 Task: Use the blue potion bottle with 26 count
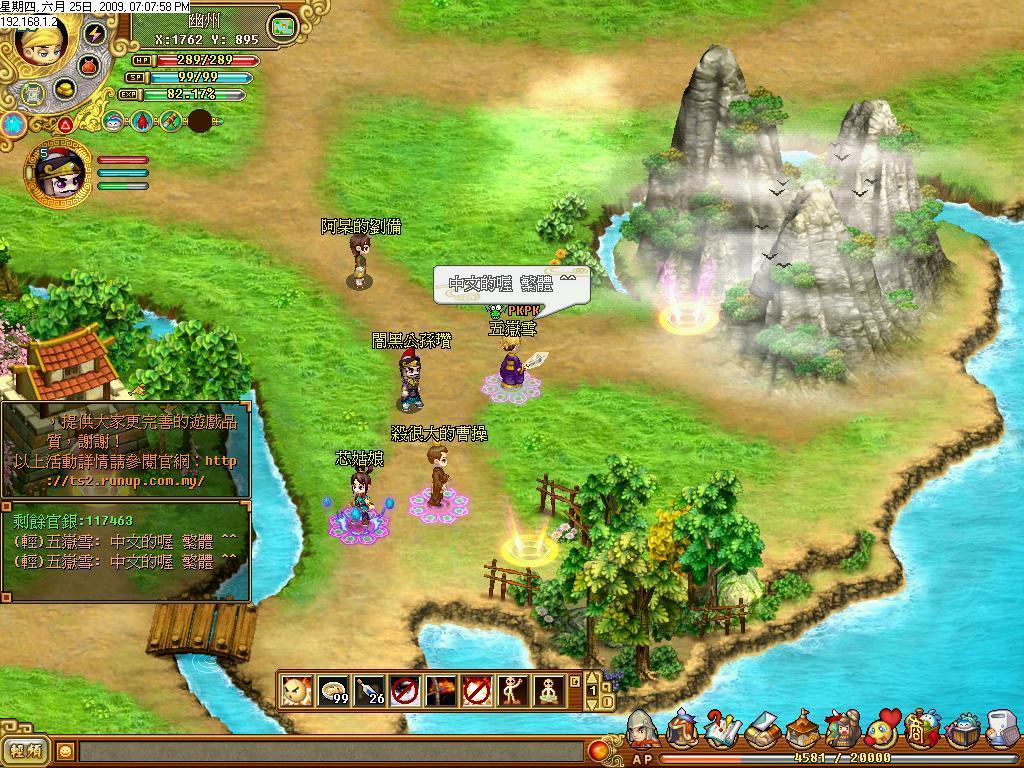[x=369, y=691]
